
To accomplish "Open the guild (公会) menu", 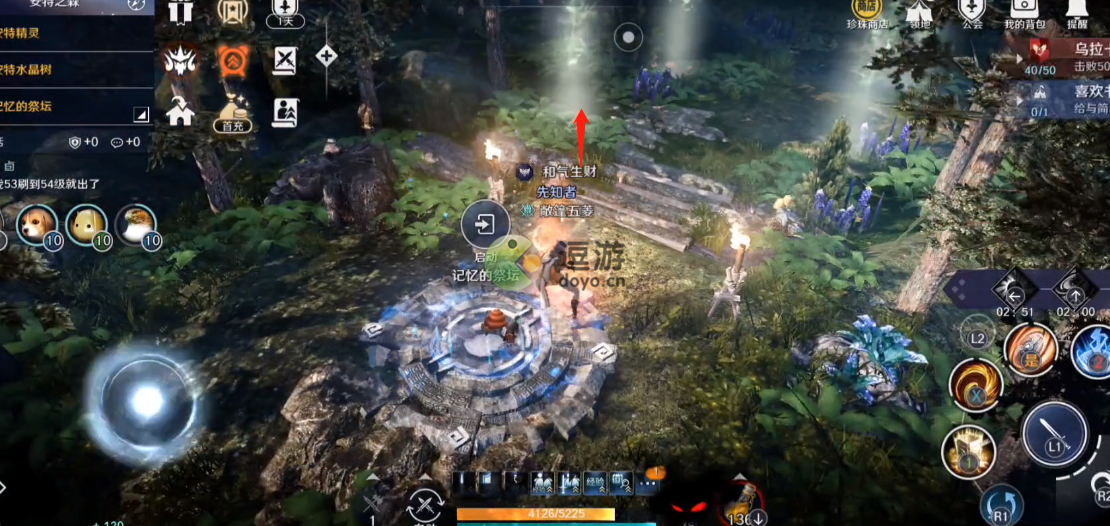I will [x=971, y=11].
